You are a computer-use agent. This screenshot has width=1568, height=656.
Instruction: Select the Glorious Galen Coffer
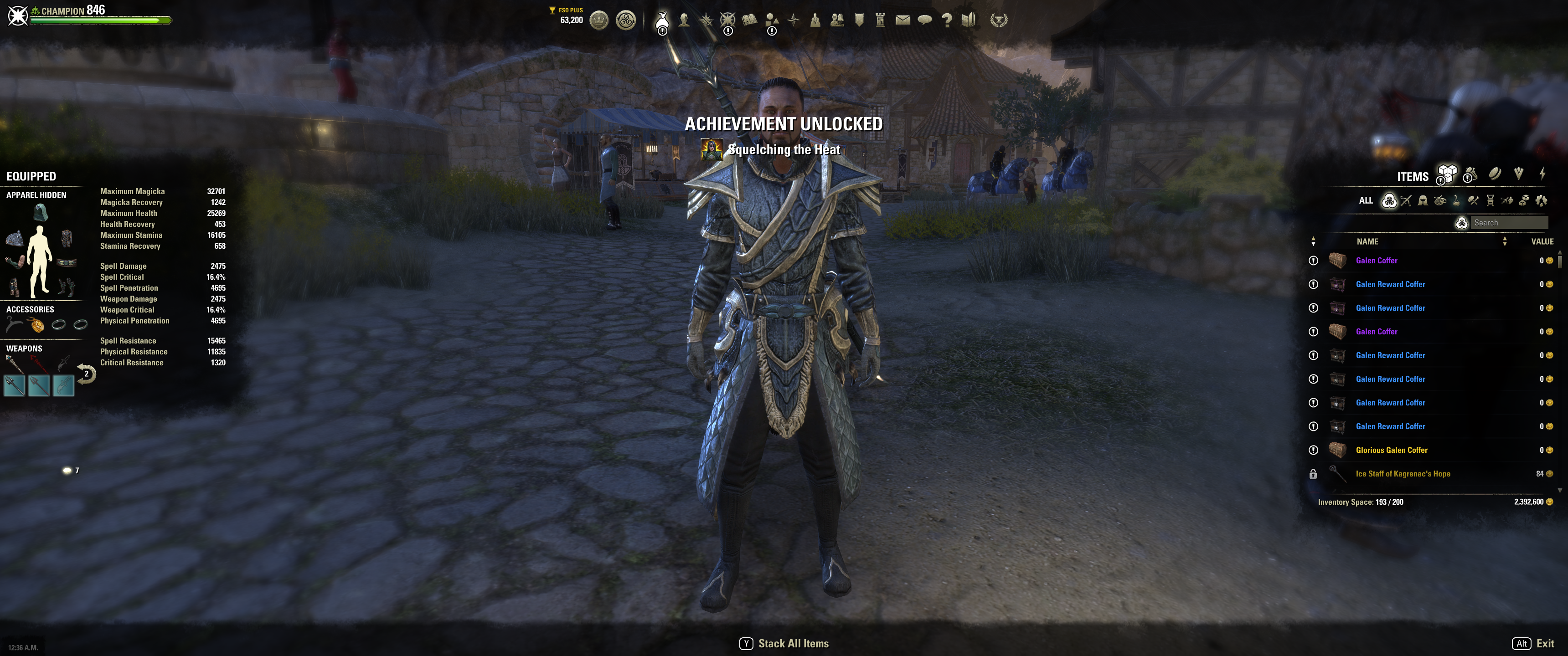tap(1392, 450)
